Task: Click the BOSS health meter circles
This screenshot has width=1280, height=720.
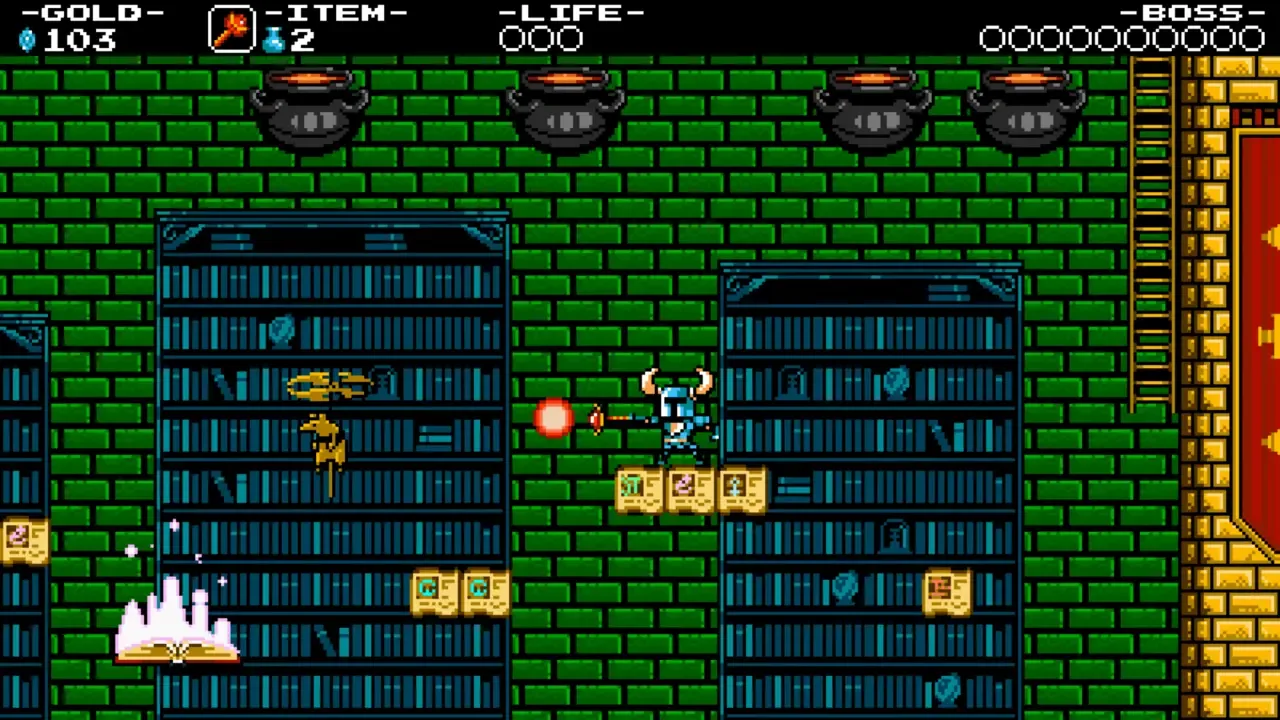Action: tap(1120, 40)
